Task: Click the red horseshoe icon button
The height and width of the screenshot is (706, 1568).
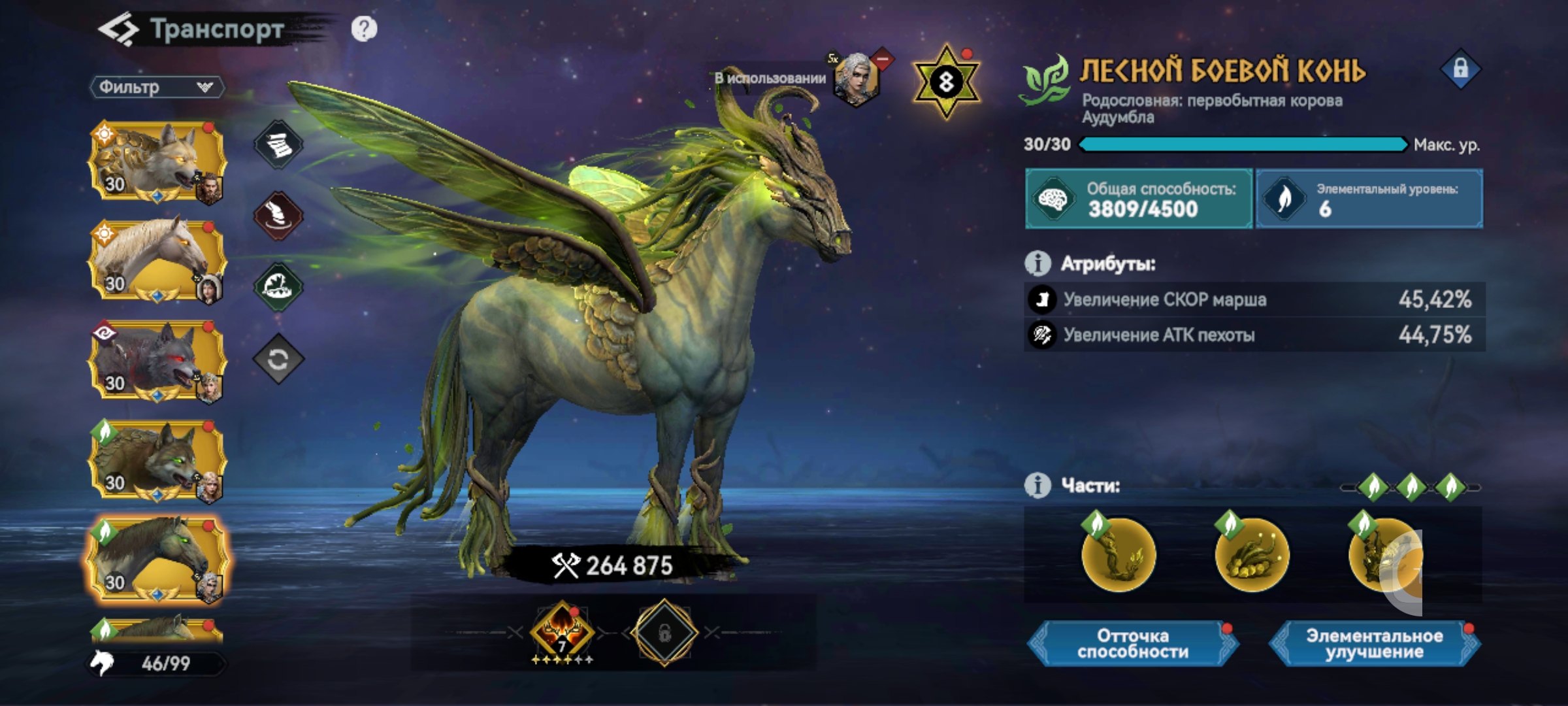Action: click(x=278, y=215)
